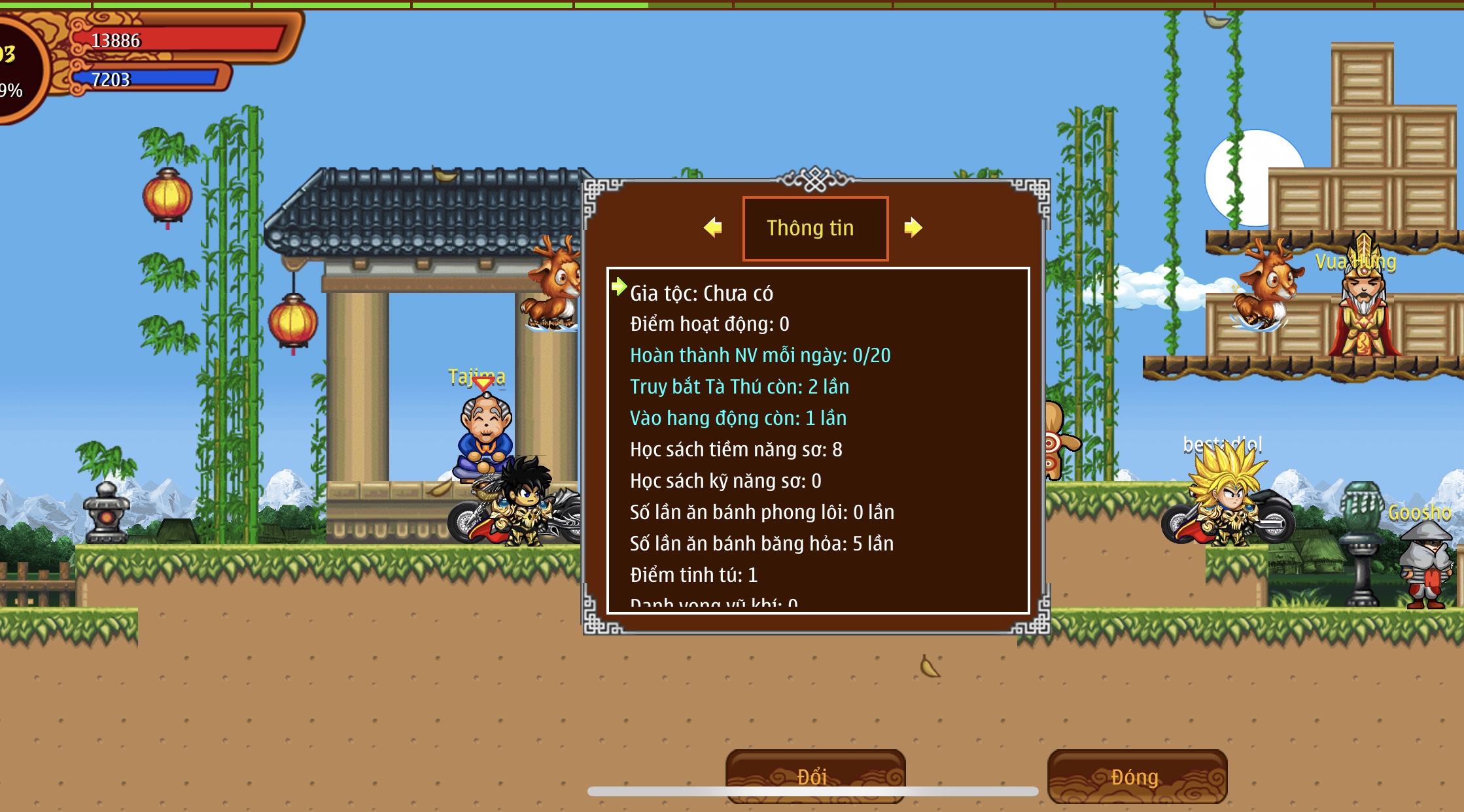
Task: Select Vào hang động còn entry
Action: pos(738,418)
